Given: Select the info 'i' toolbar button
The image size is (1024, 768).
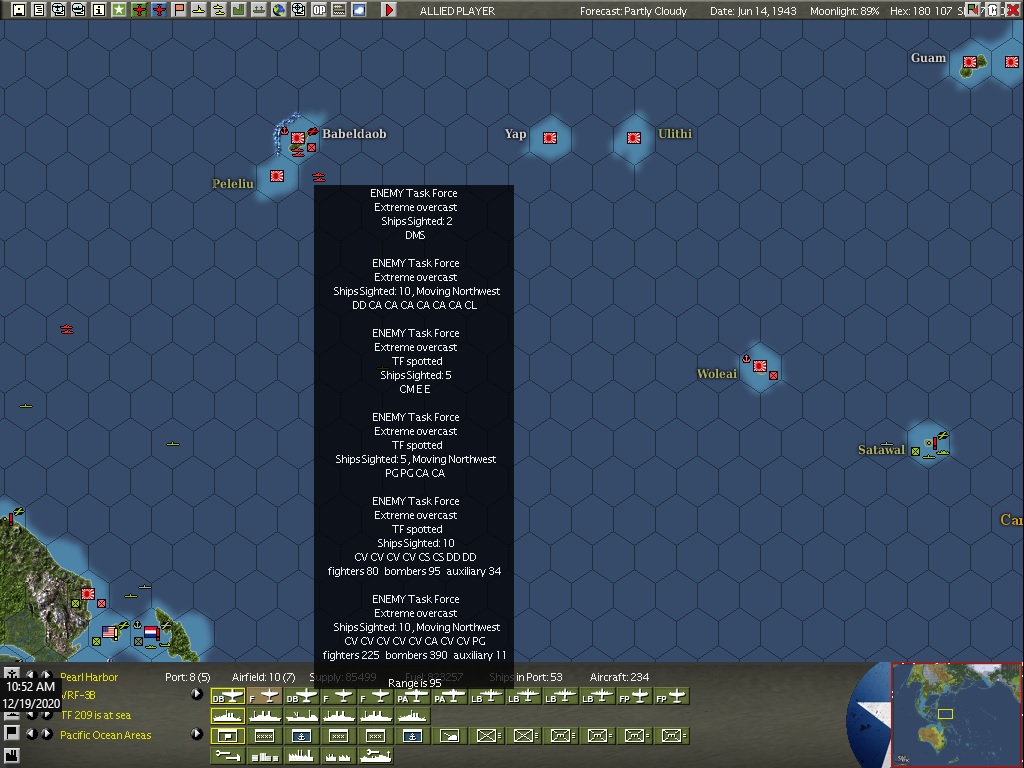Looking at the screenshot, I should [x=98, y=10].
